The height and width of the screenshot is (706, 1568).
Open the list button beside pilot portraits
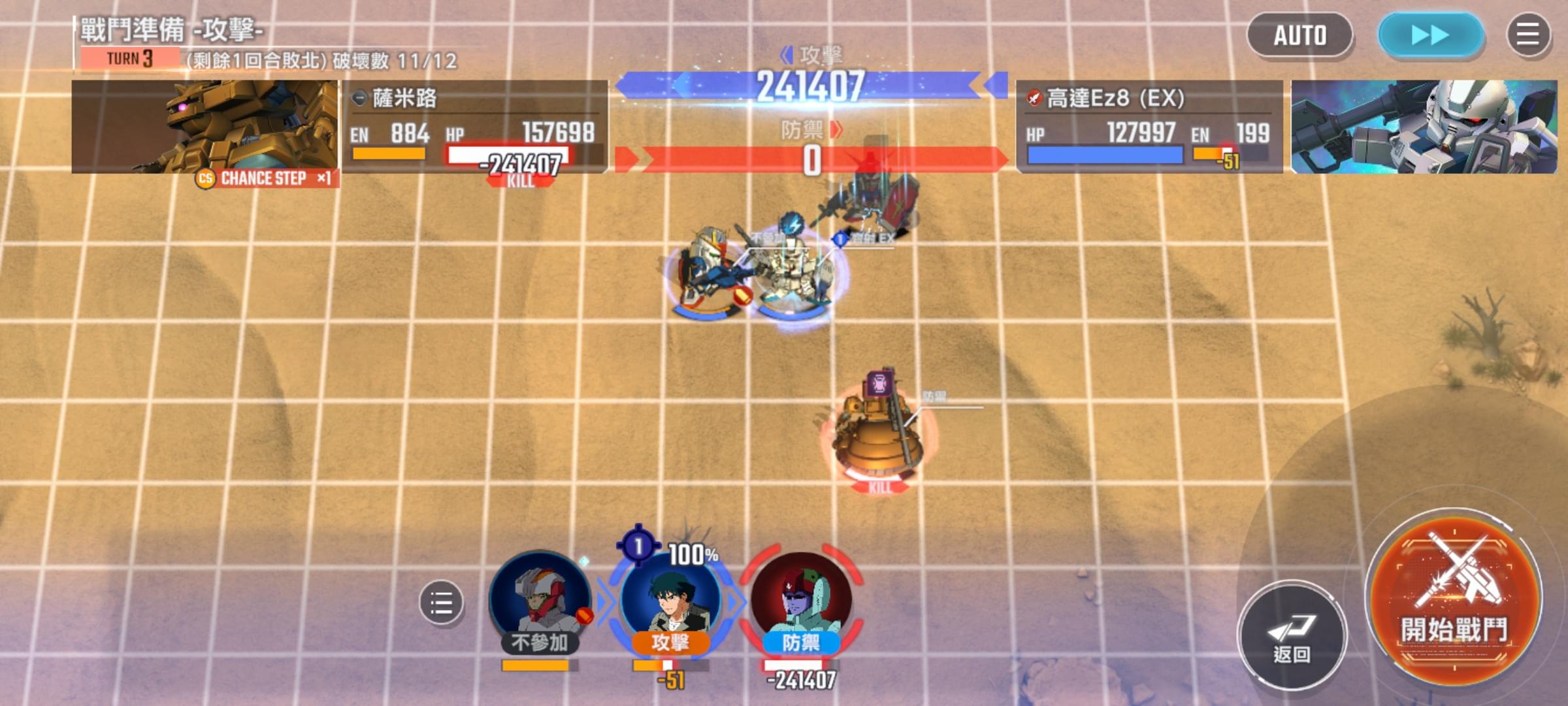pos(441,602)
